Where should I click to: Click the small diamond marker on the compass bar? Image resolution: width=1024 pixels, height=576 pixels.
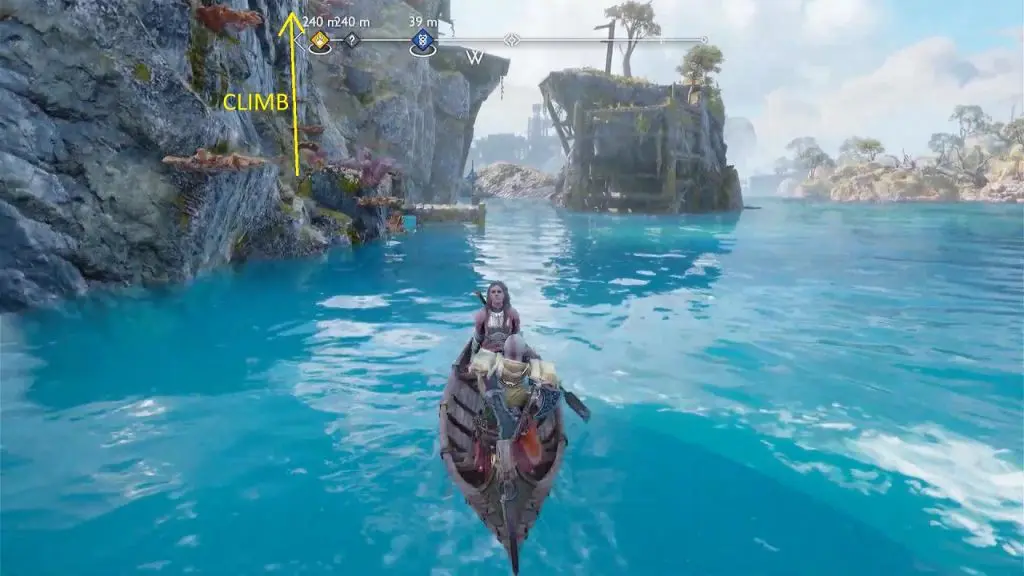tap(512, 40)
